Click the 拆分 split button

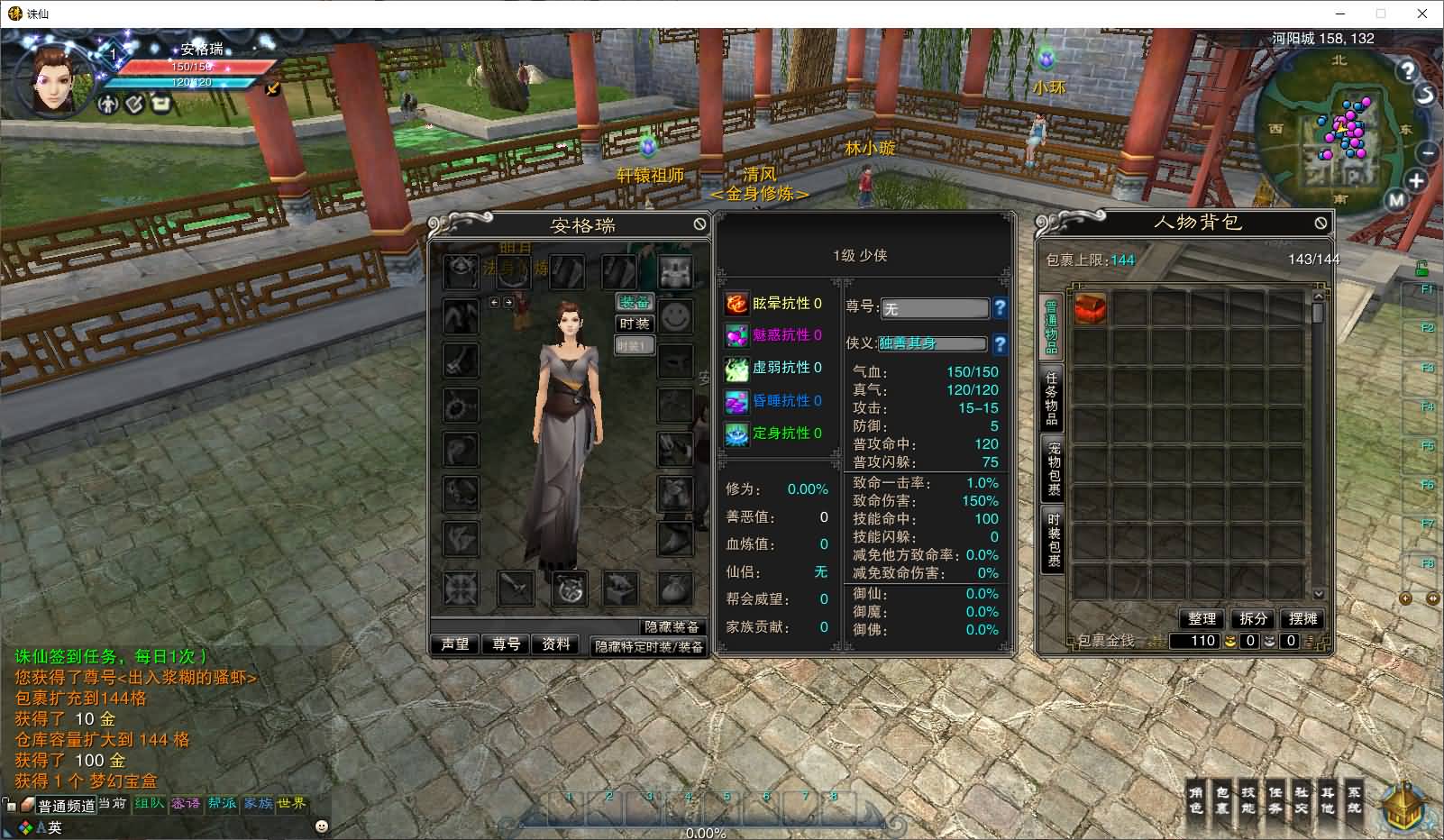pyautogui.click(x=1253, y=618)
